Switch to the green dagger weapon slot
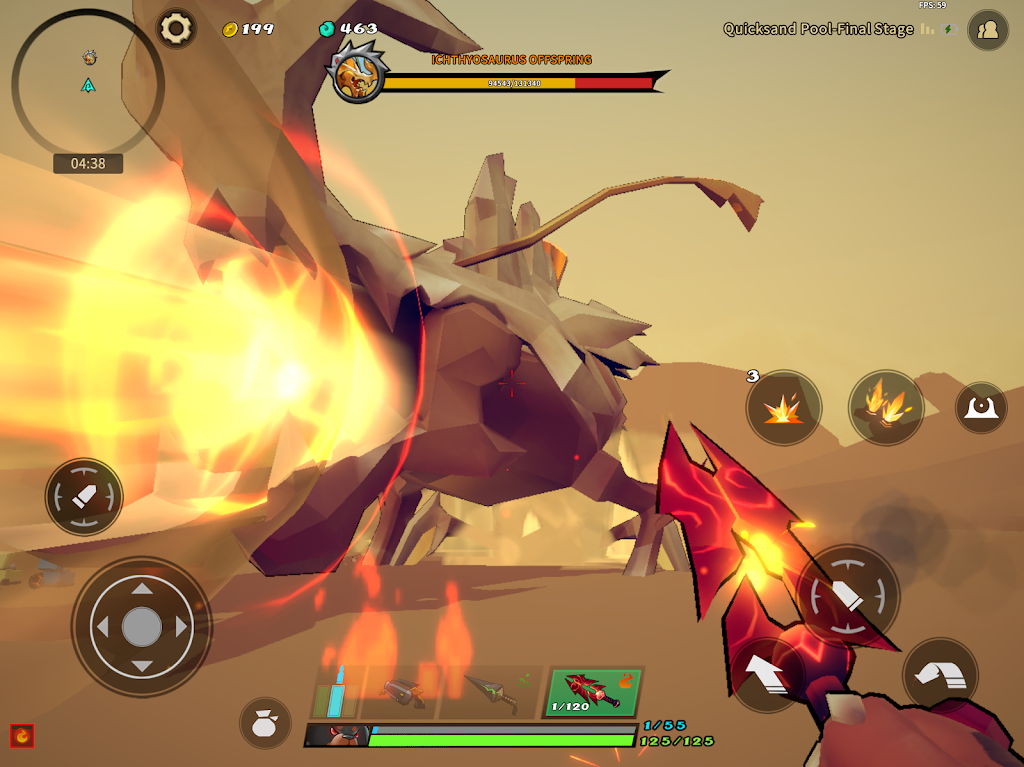The image size is (1024, 767). coord(490,692)
